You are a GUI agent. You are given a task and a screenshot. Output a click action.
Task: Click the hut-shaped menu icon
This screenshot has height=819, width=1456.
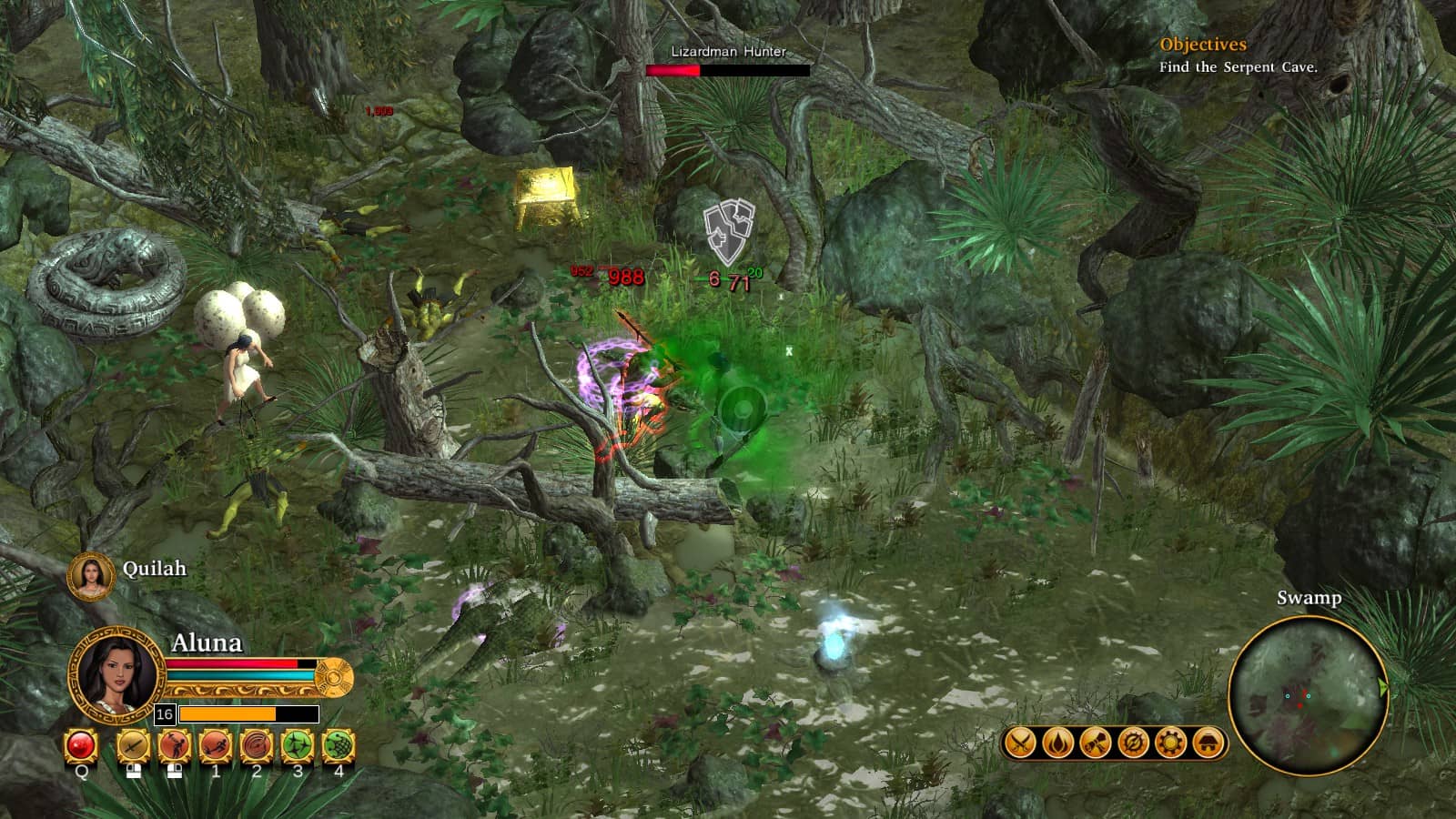pos(1208,743)
